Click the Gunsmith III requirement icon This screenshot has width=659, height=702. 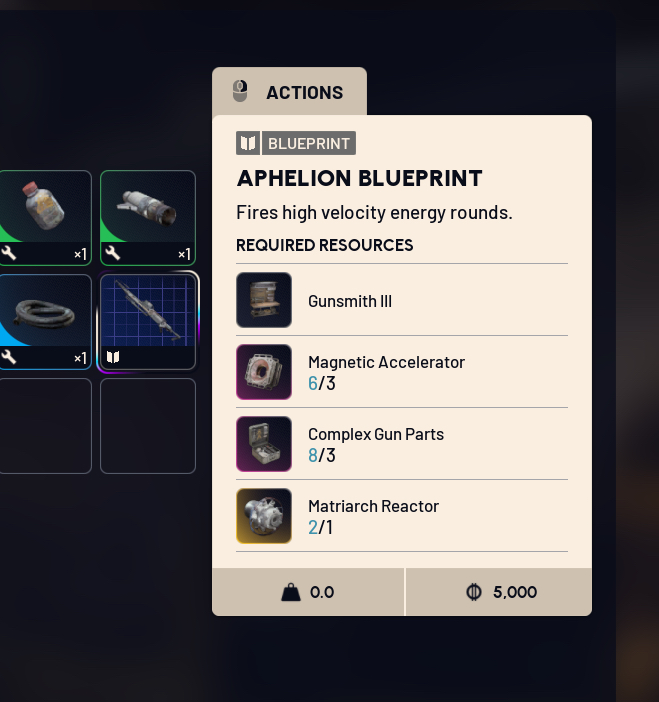coord(264,300)
